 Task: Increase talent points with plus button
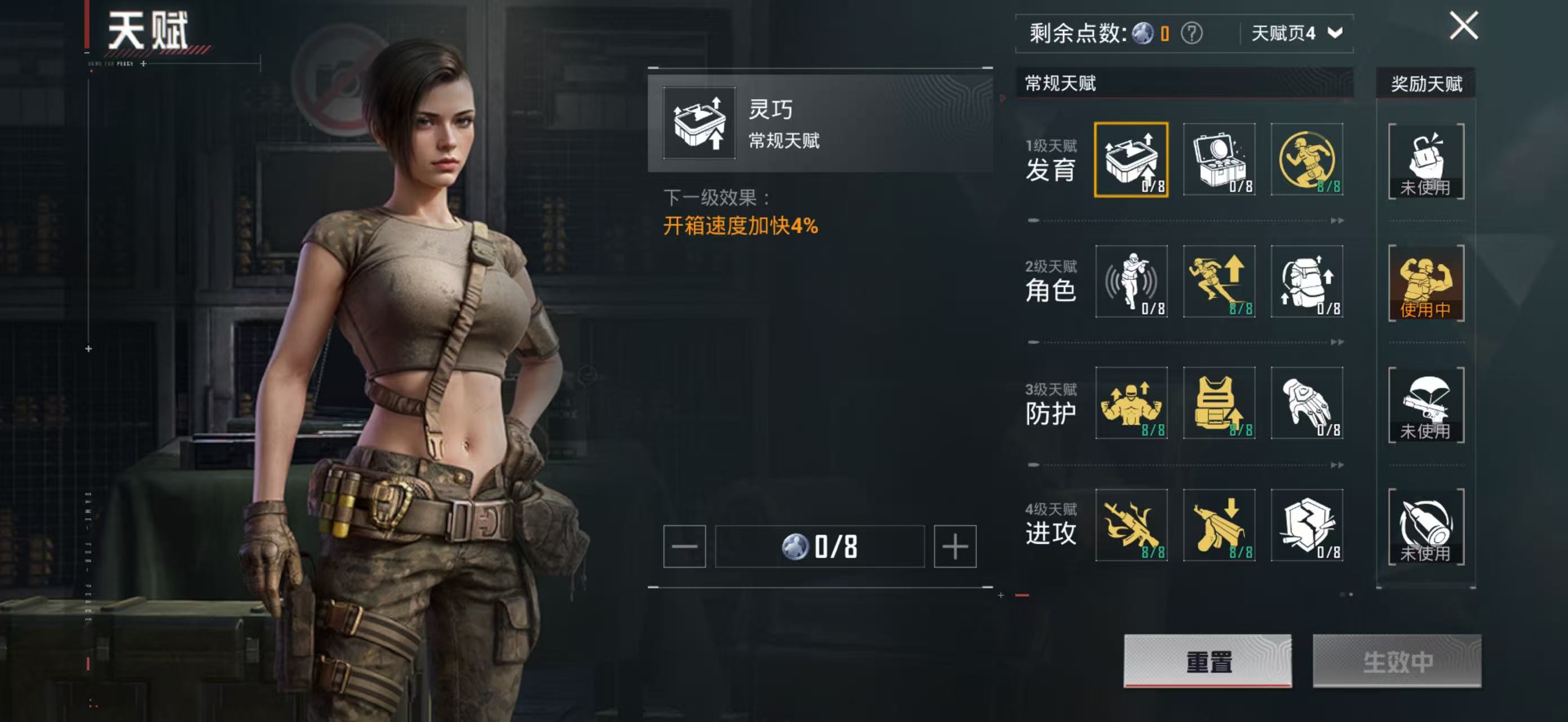coord(955,546)
